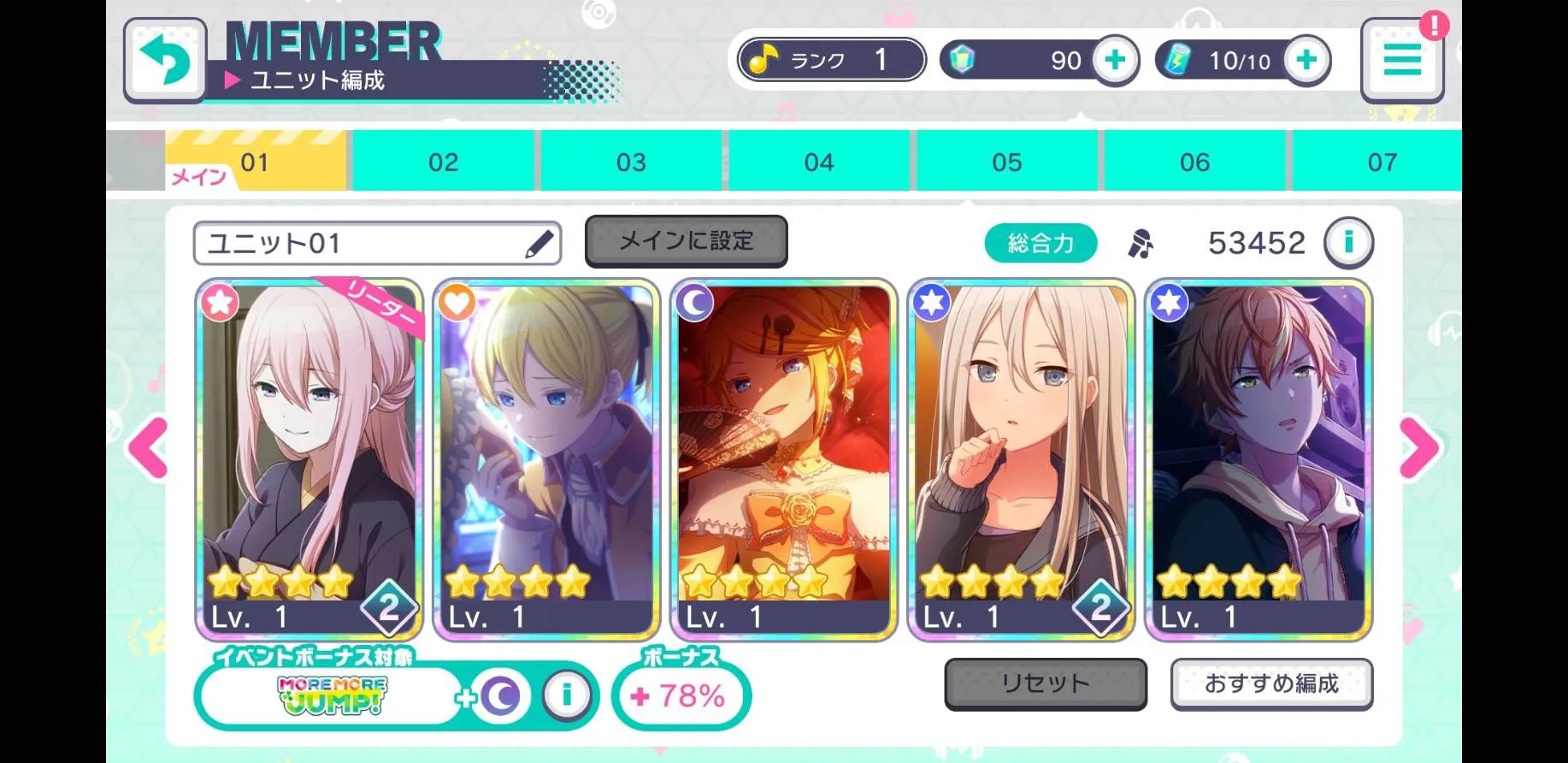
Task: Show total power info icon
Action: click(1348, 243)
